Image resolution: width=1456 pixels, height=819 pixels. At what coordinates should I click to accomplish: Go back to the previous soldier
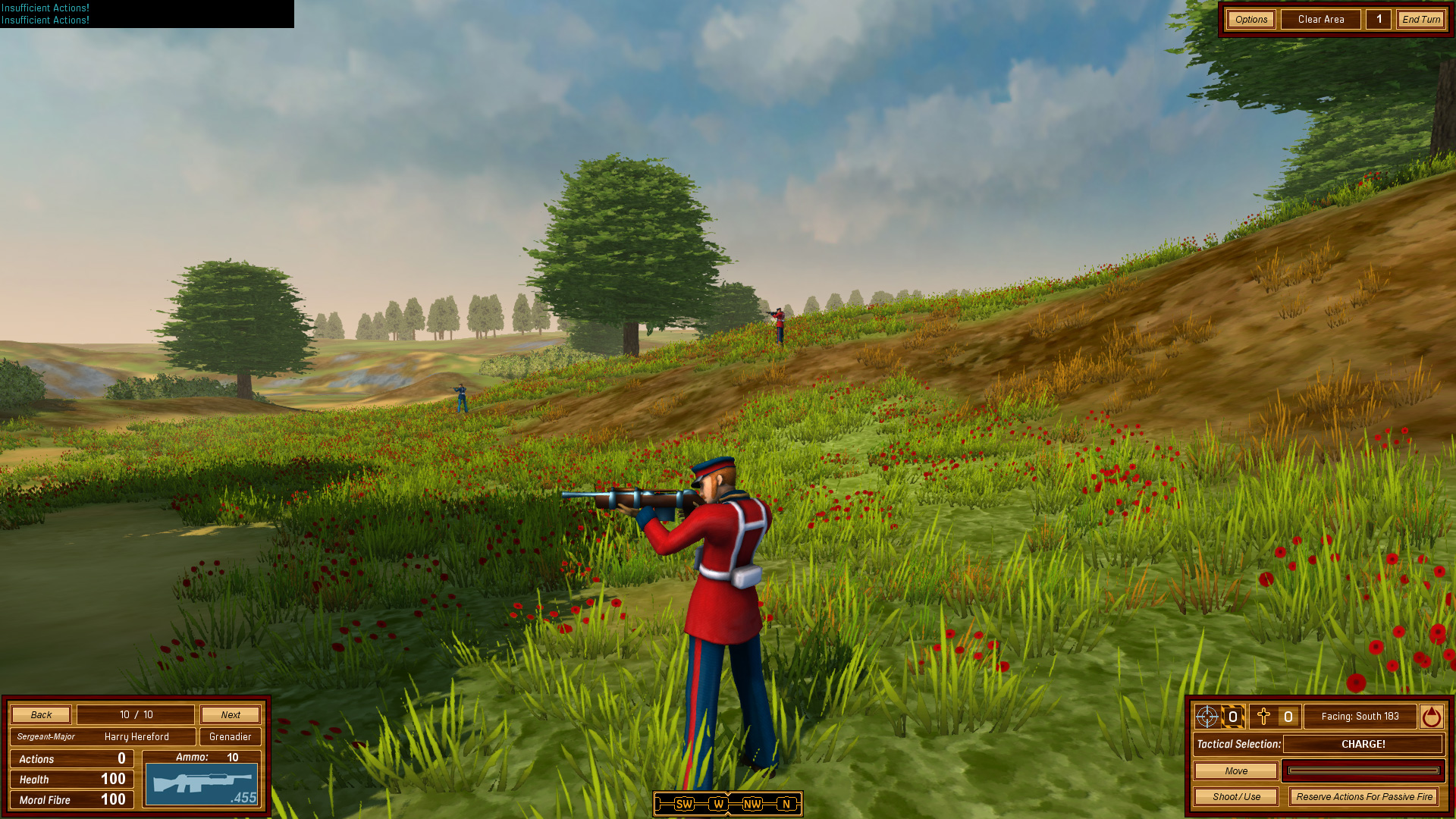(41, 715)
